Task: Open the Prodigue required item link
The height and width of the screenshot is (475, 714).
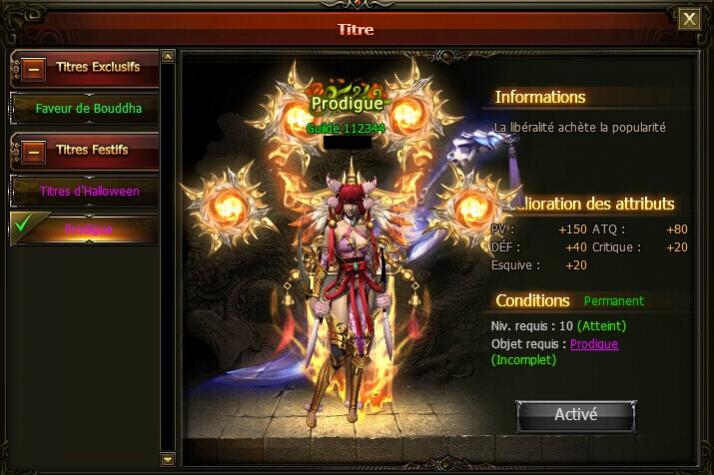Action: 594,344
